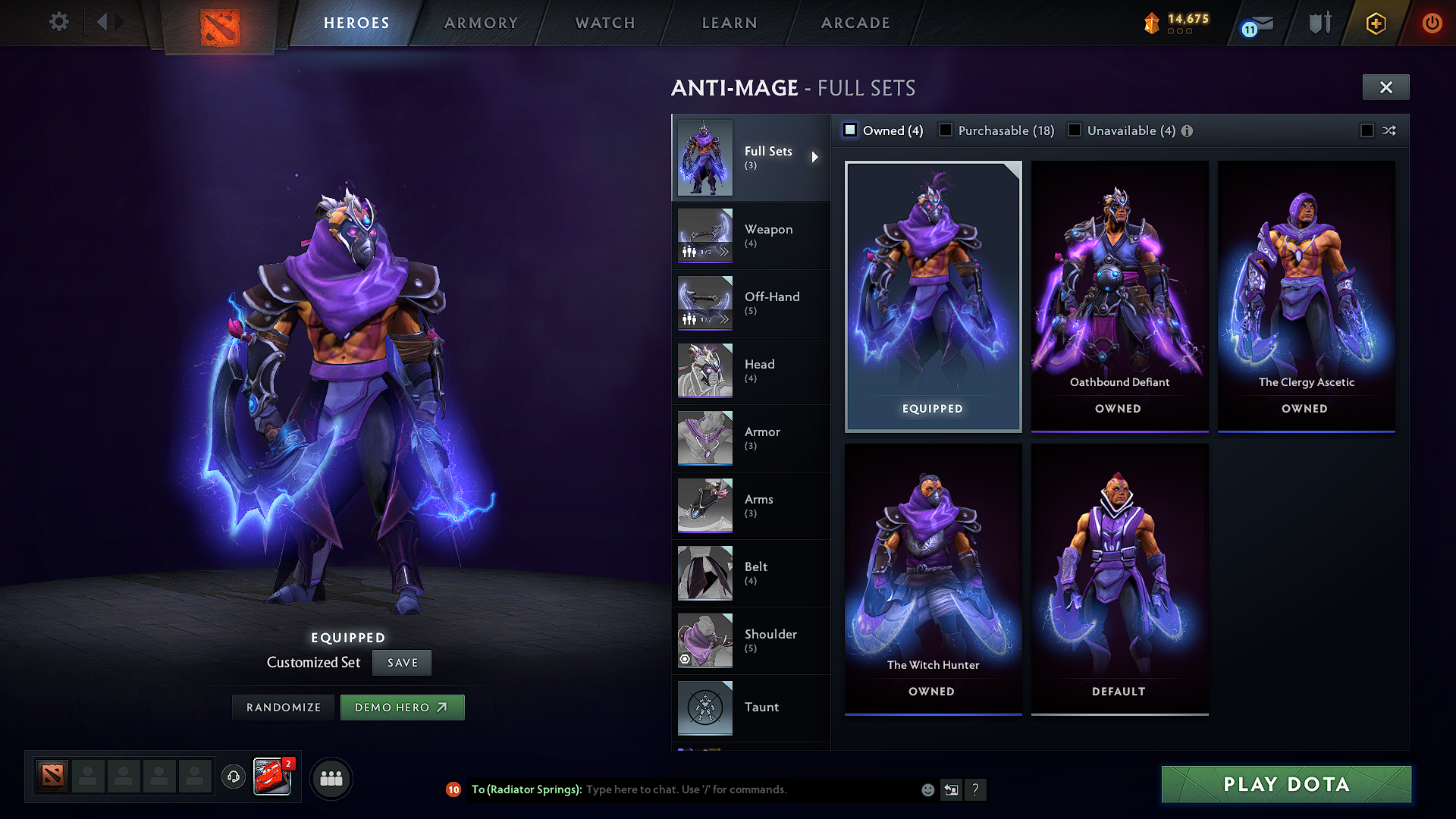Expand the Full Sets category arrow
The width and height of the screenshot is (1456, 819).
[817, 158]
